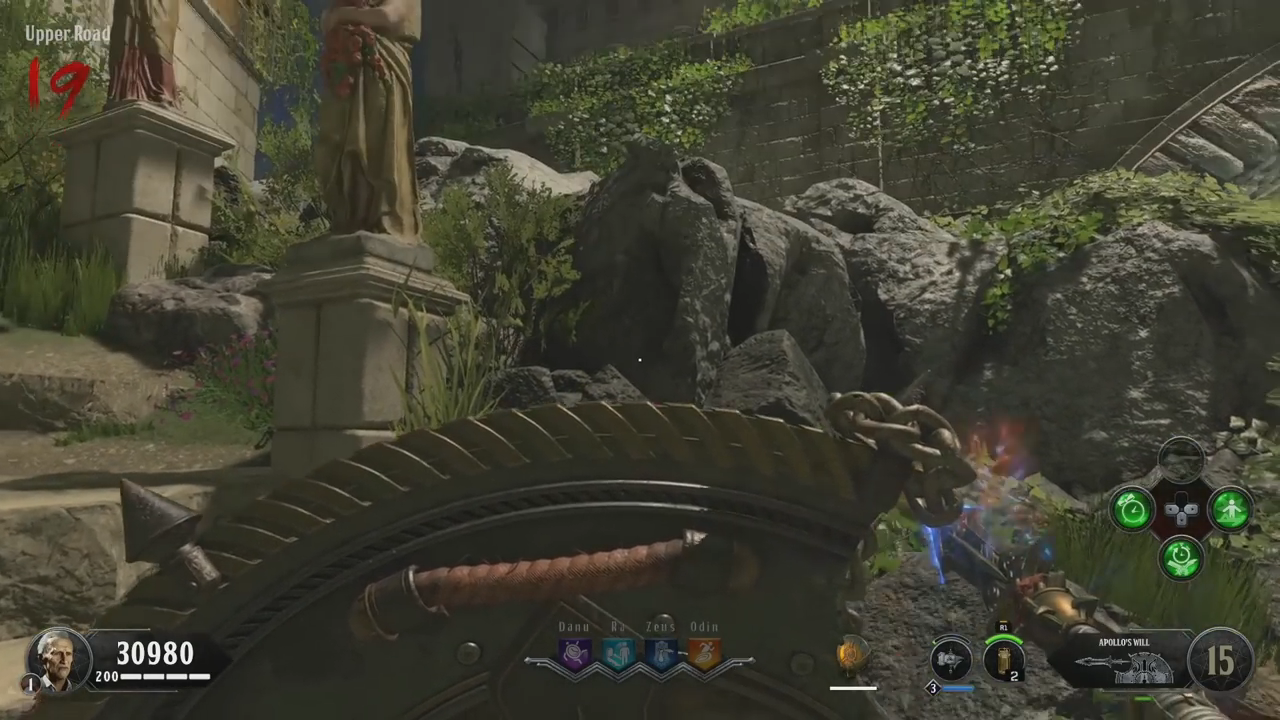Select the Odin perk icon
This screenshot has height=720, width=1280.
tap(704, 654)
